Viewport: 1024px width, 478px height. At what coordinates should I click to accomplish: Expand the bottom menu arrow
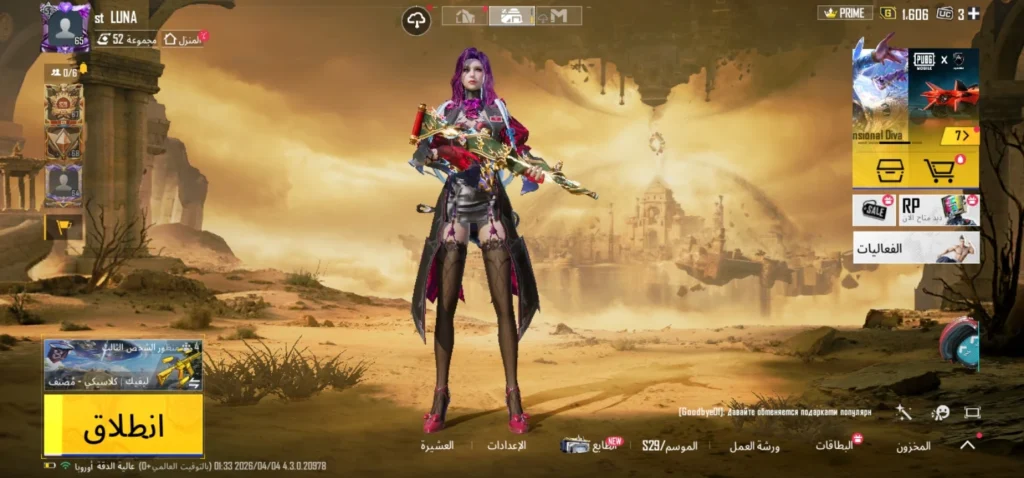(967, 446)
